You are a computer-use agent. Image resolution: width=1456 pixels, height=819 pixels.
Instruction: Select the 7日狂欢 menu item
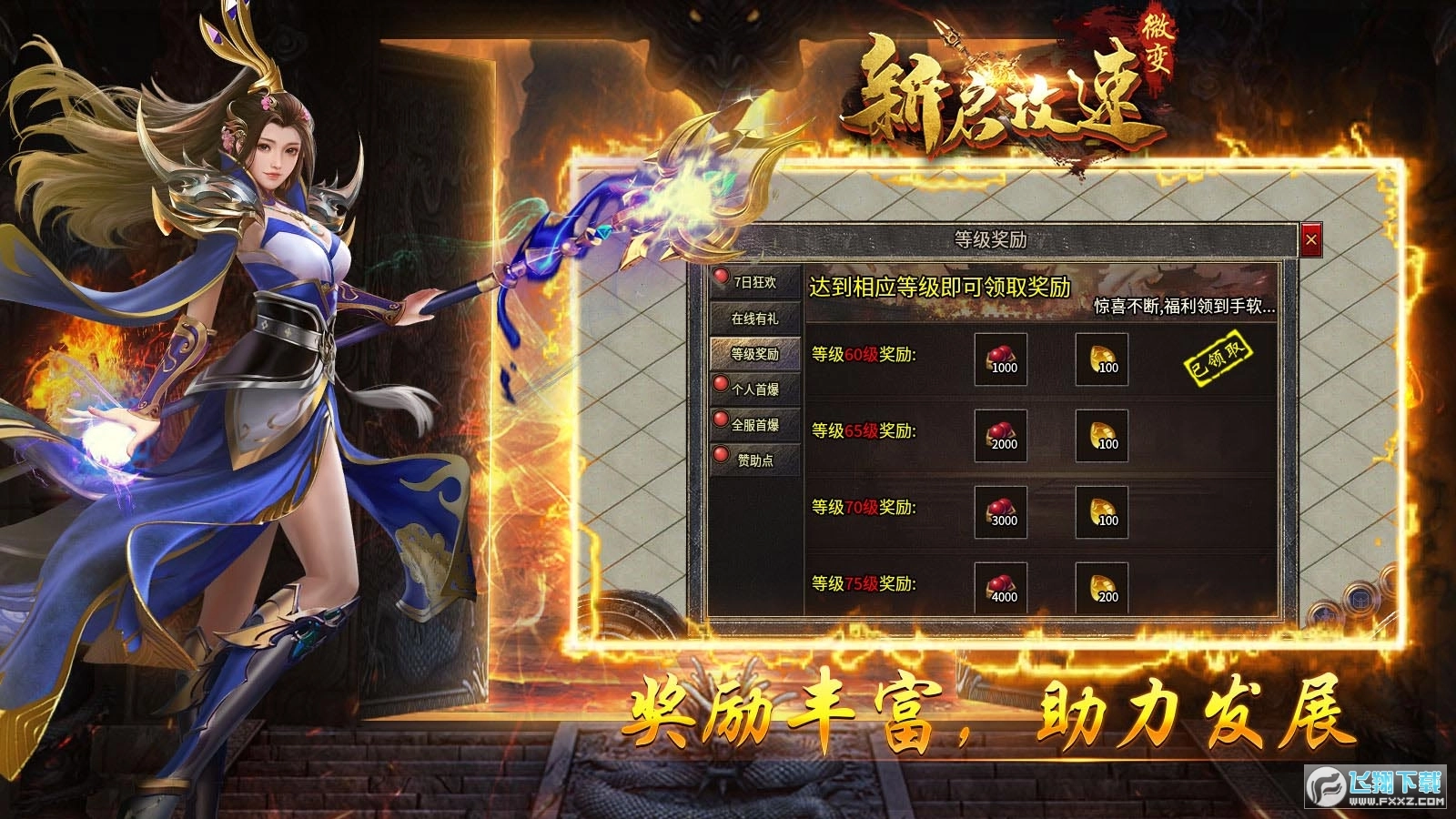[756, 283]
